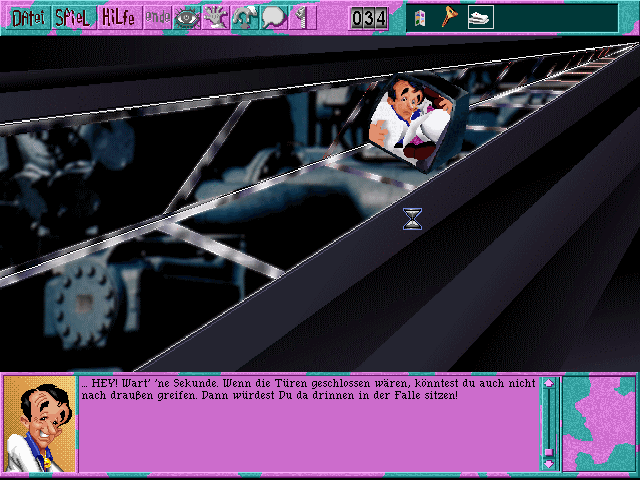
Task: Choose the speech bubble talk icon
Action: click(x=274, y=17)
